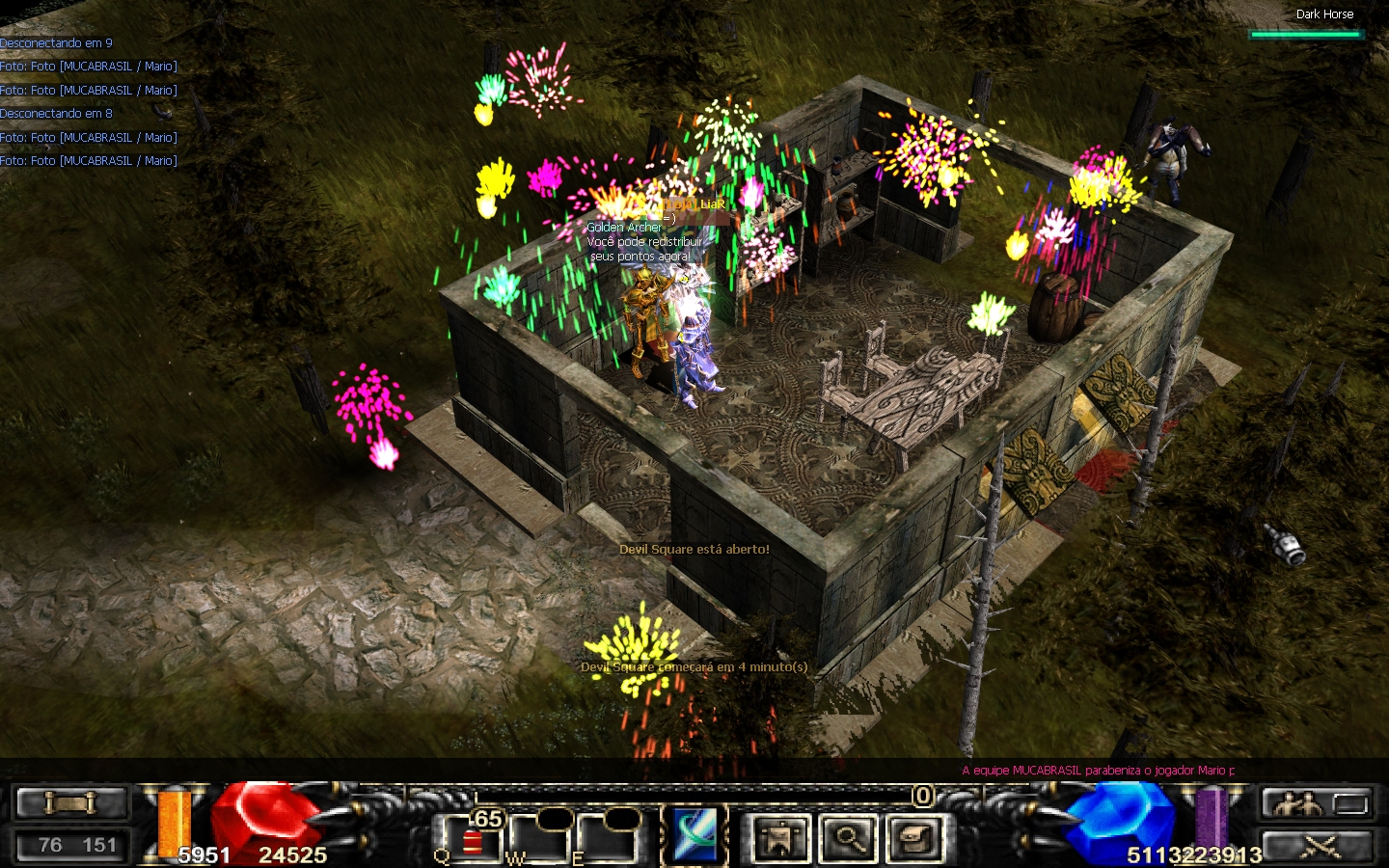1389x868 pixels.
Task: Open the scroll button in the bottom-left panel
Action: (71, 802)
